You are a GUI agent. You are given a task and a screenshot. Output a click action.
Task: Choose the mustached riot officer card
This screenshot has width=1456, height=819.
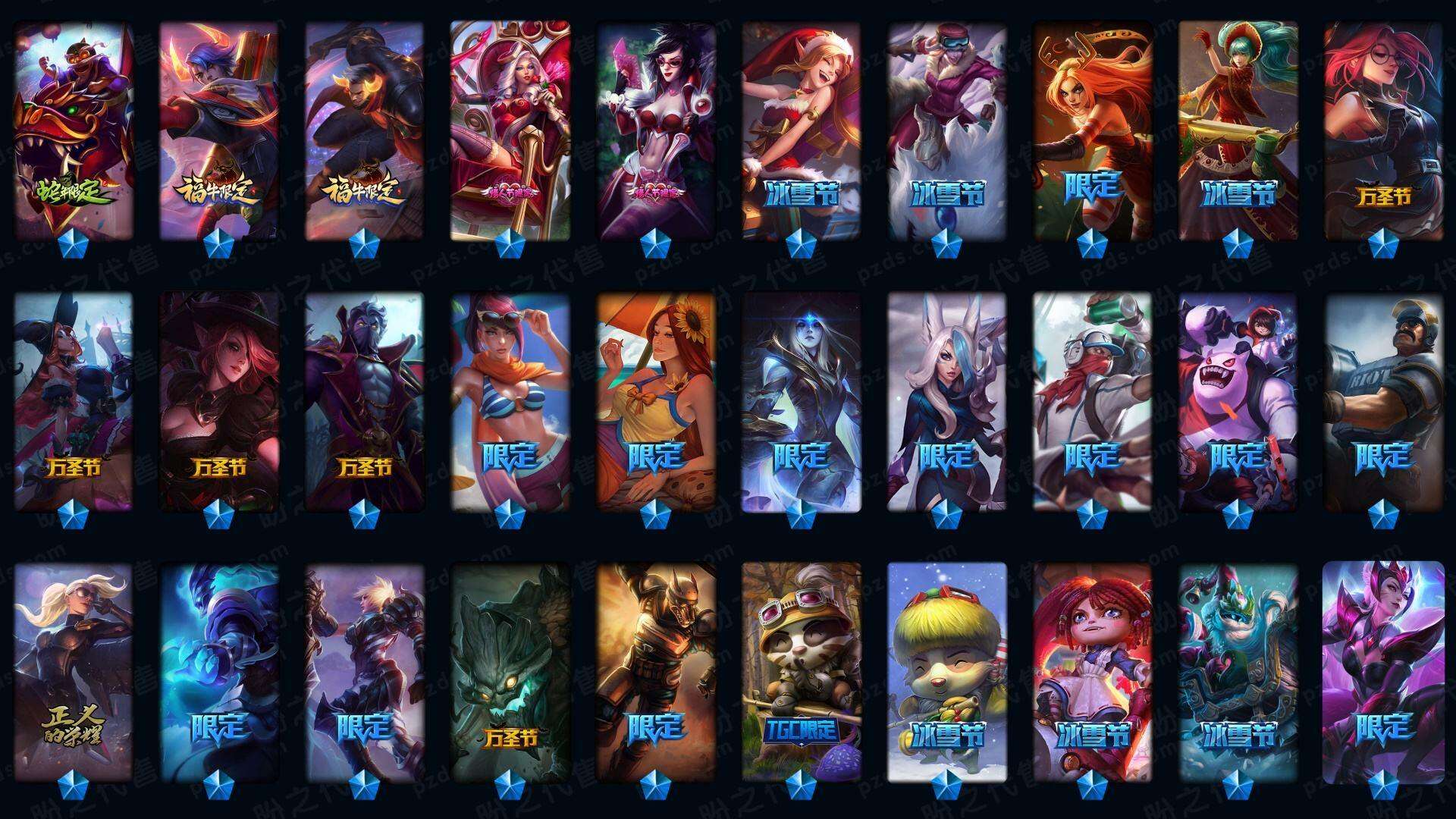pyautogui.click(x=1383, y=400)
